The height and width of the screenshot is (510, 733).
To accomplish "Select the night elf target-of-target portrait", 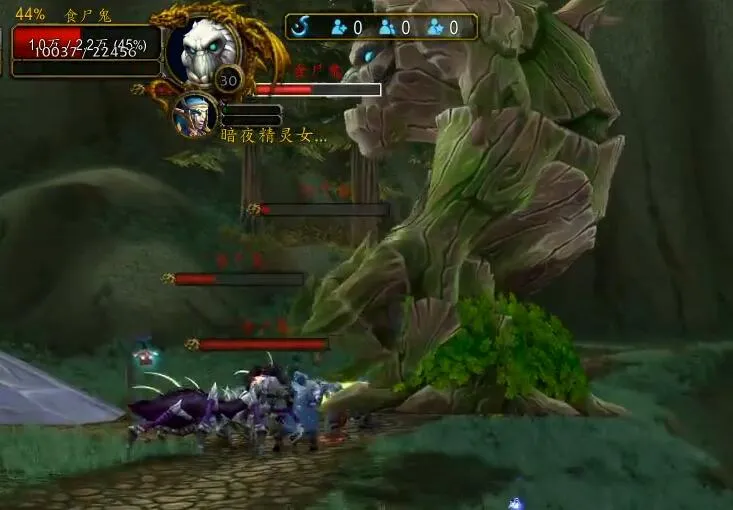I will tap(194, 113).
